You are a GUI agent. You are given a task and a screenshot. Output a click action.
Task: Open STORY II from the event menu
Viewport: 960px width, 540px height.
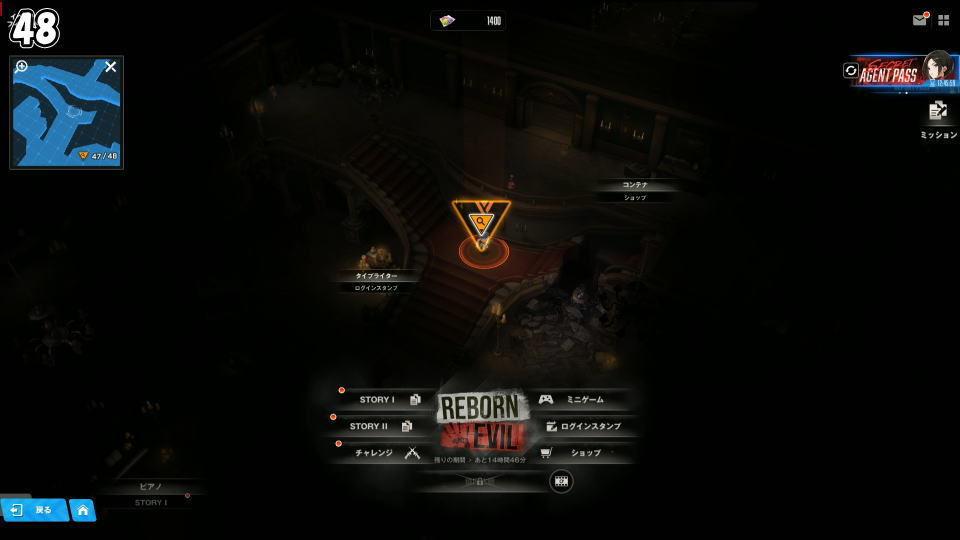[376, 426]
